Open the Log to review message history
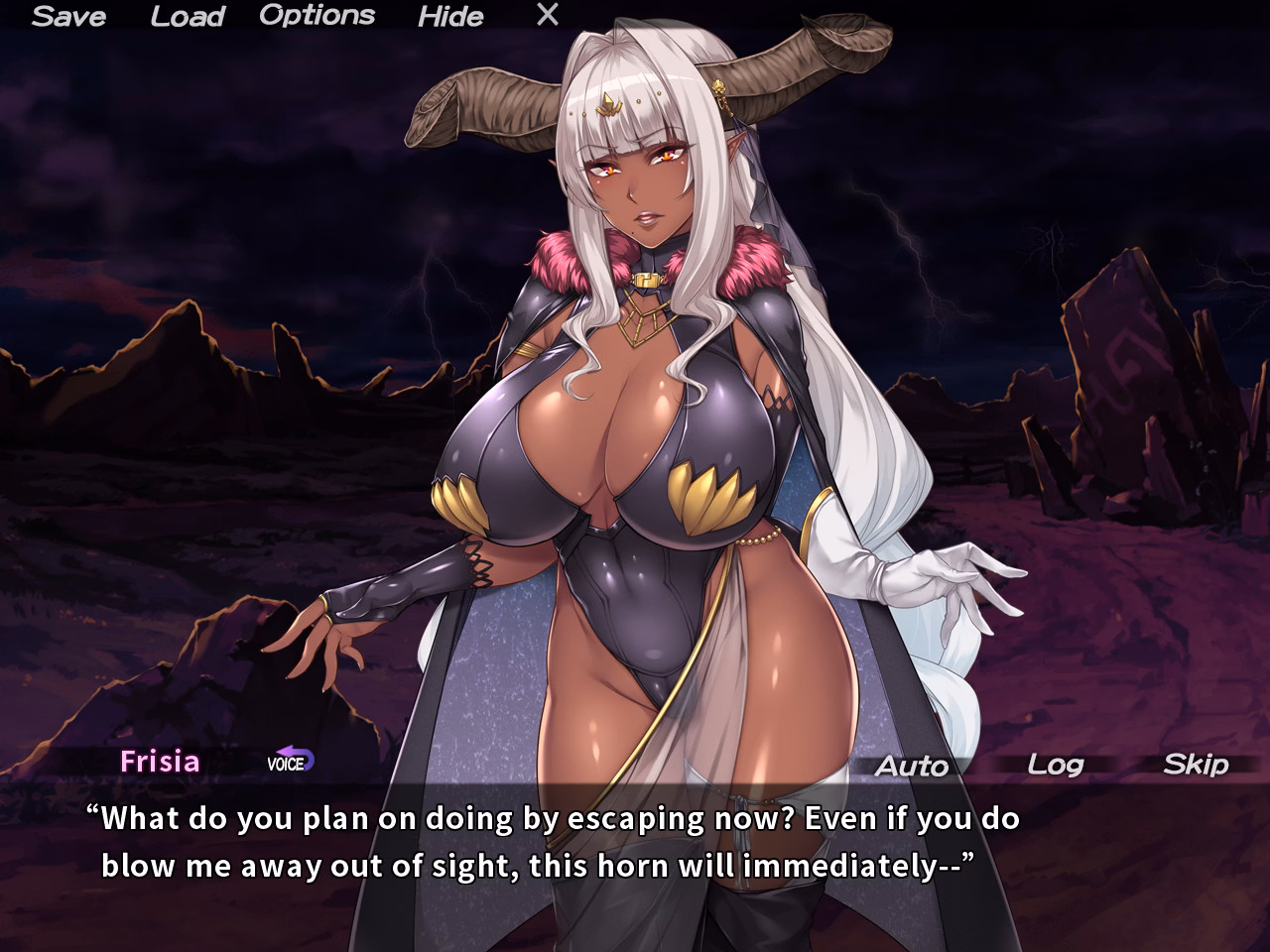This screenshot has height=952, width=1270. tap(1055, 766)
